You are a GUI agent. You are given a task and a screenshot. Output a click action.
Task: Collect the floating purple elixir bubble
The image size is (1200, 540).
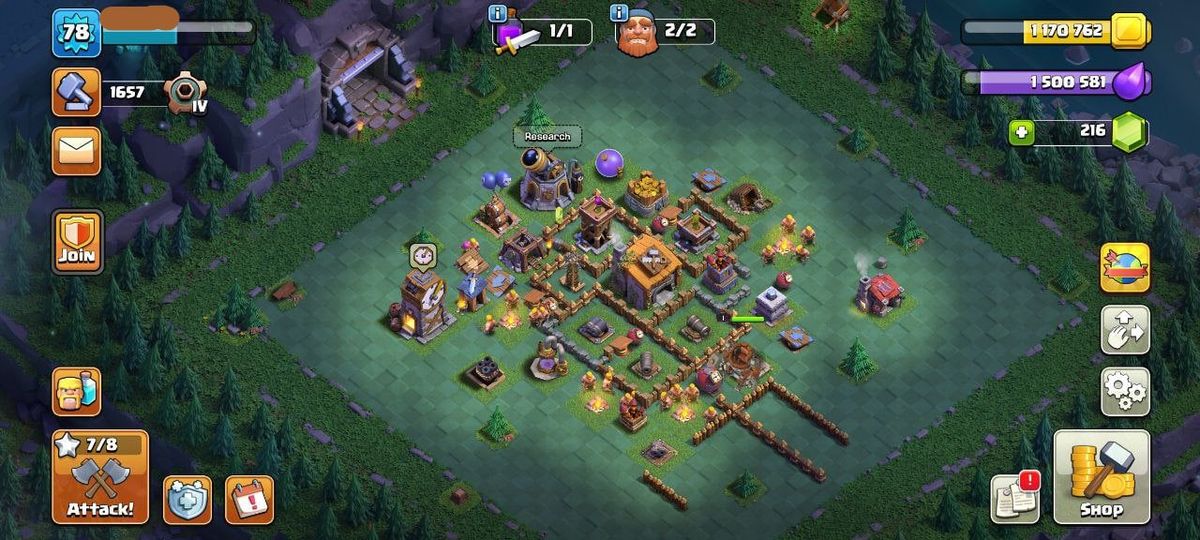click(x=609, y=162)
